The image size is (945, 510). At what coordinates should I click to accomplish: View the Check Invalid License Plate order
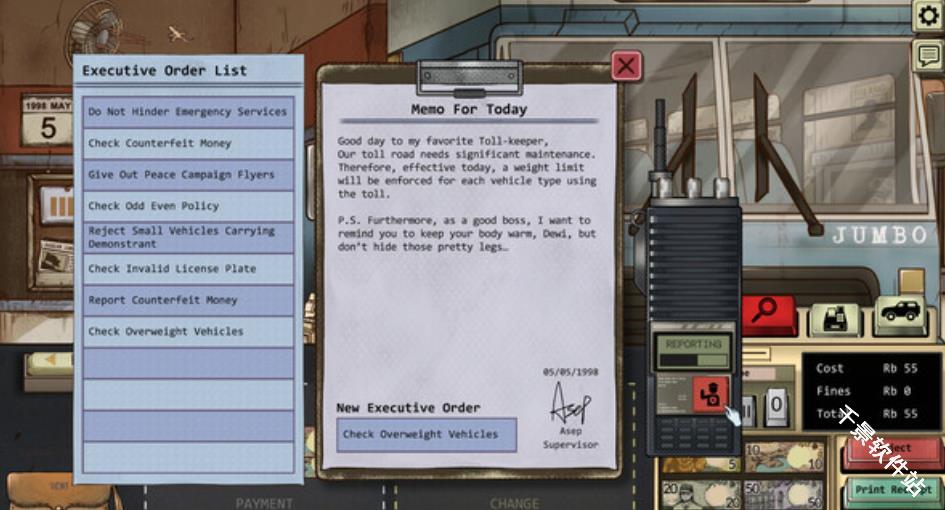[x=188, y=269]
